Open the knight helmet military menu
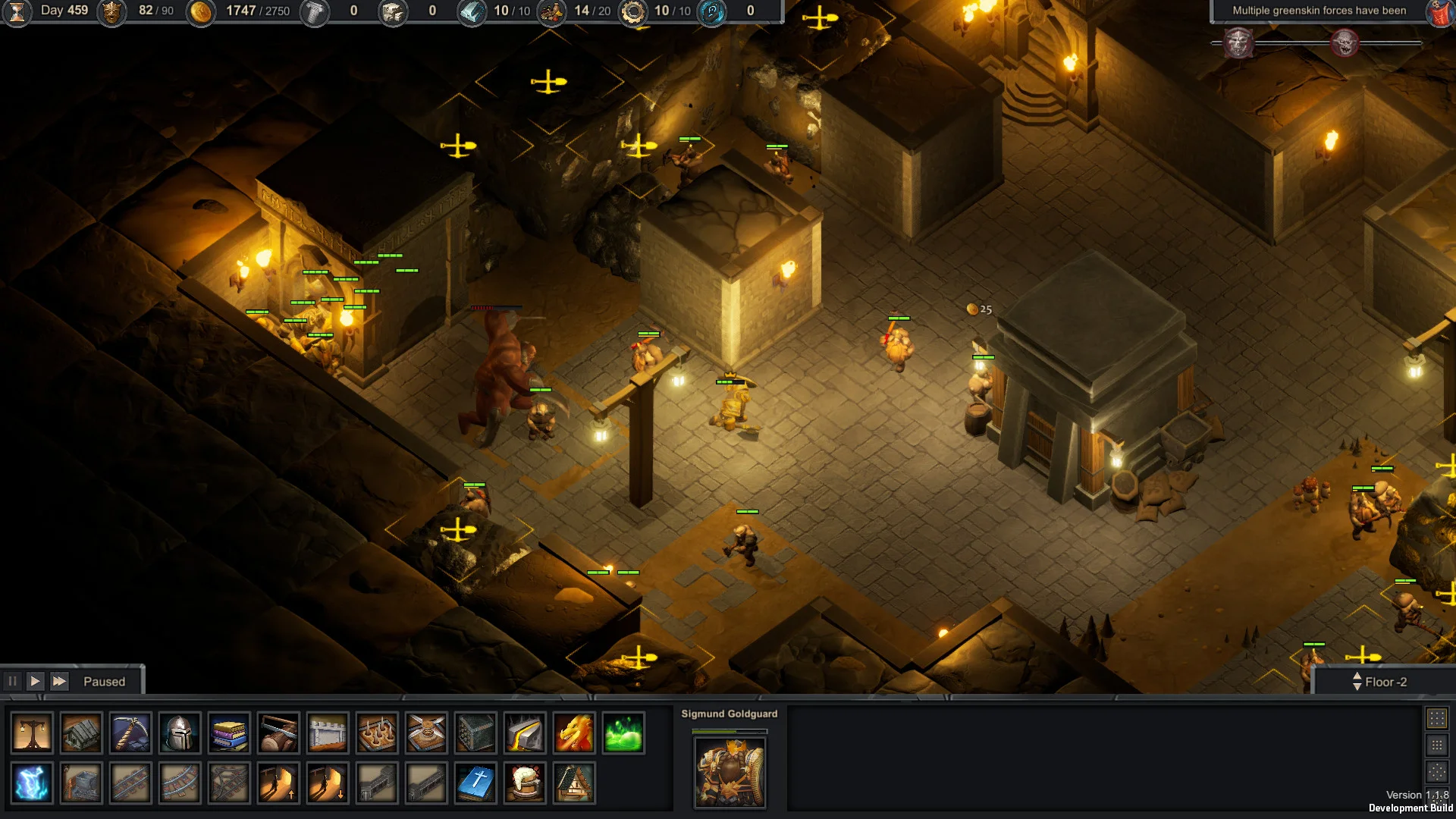 click(x=180, y=733)
